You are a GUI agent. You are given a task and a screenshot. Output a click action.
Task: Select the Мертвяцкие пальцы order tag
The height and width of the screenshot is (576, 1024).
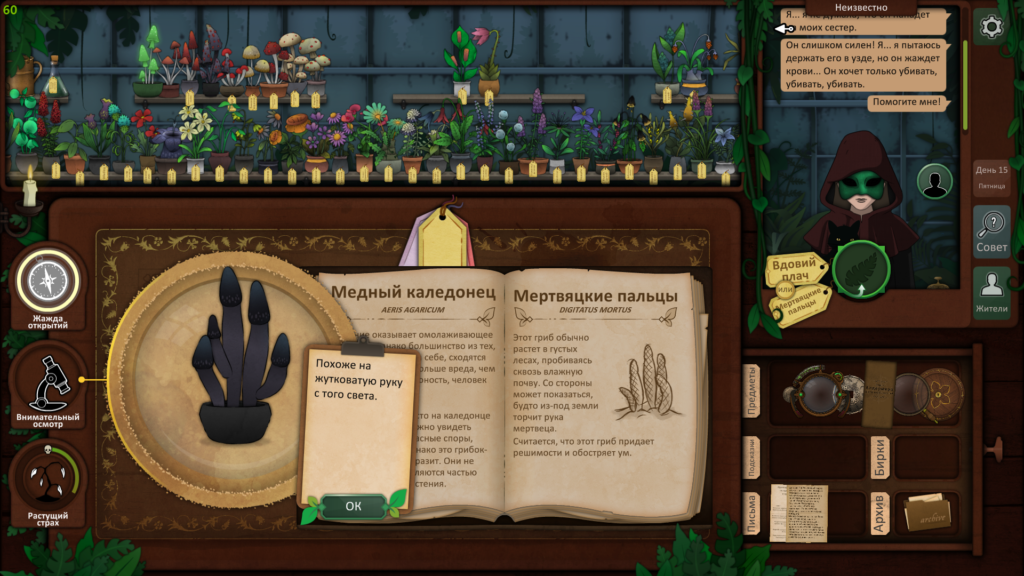(x=803, y=301)
